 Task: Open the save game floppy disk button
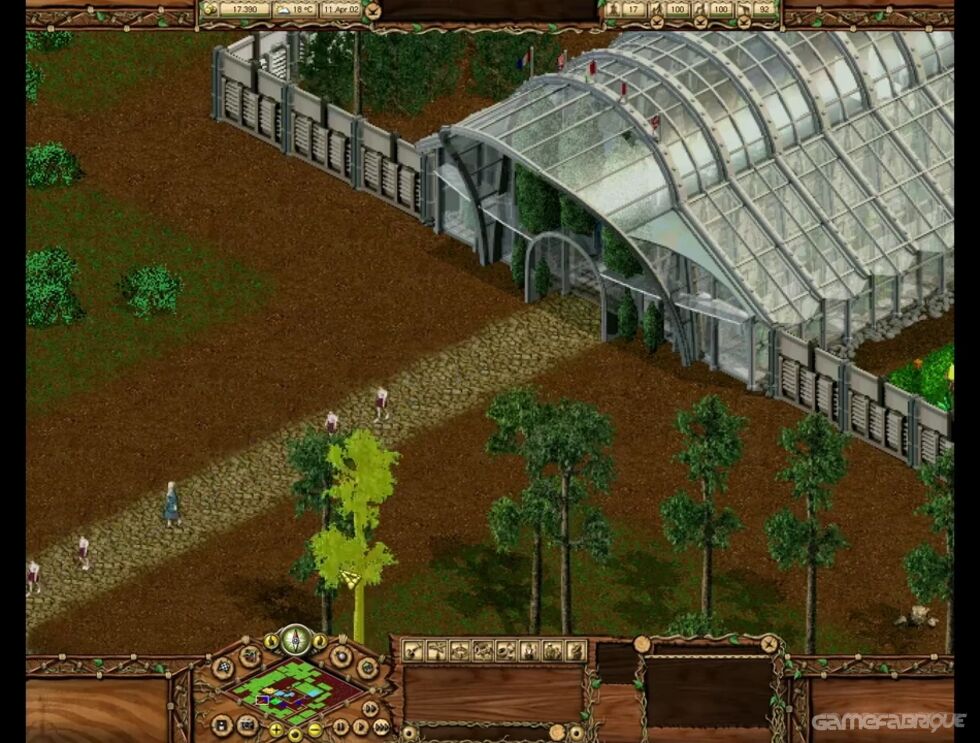[222, 722]
